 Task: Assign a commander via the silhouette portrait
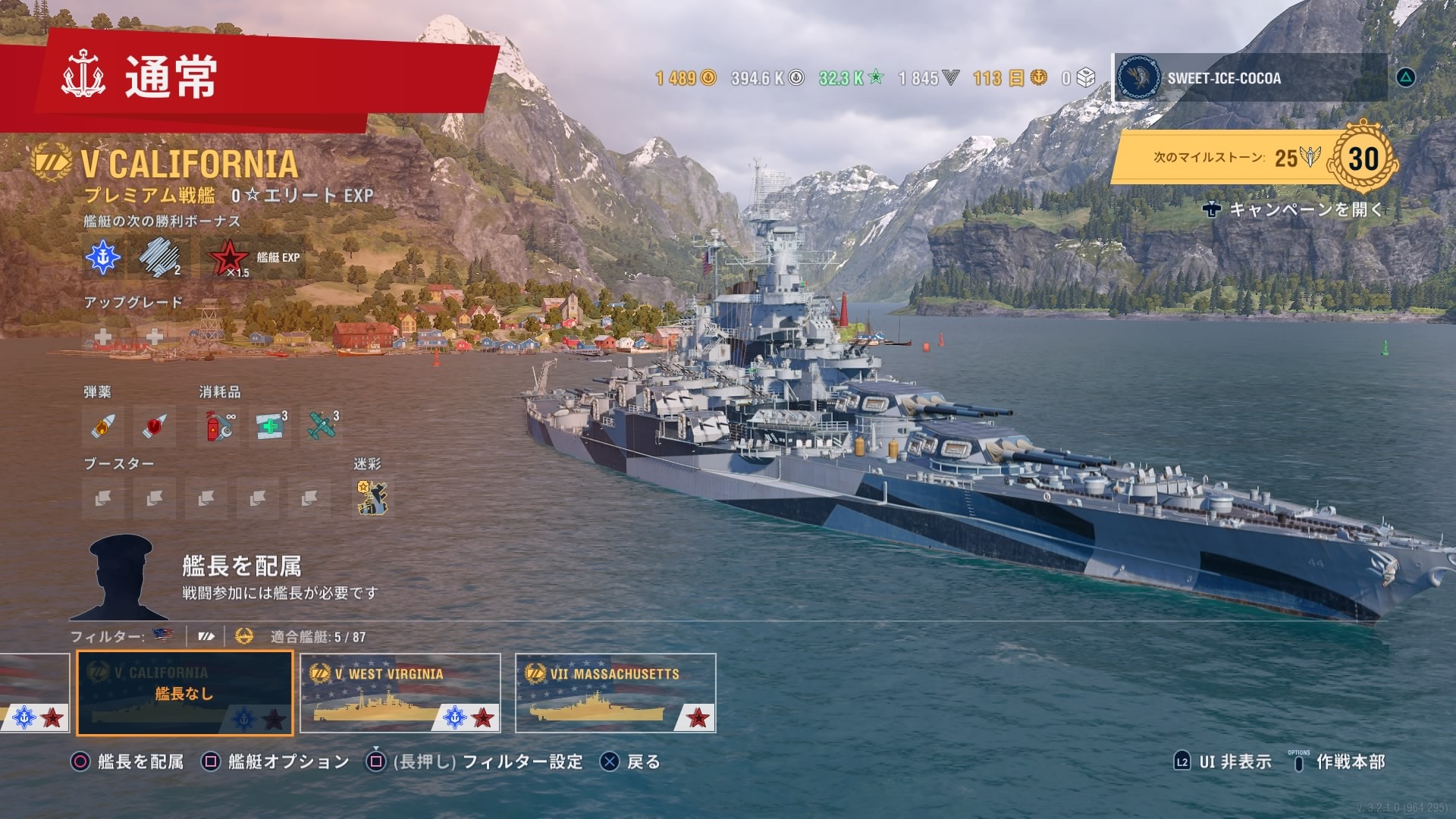(x=120, y=578)
